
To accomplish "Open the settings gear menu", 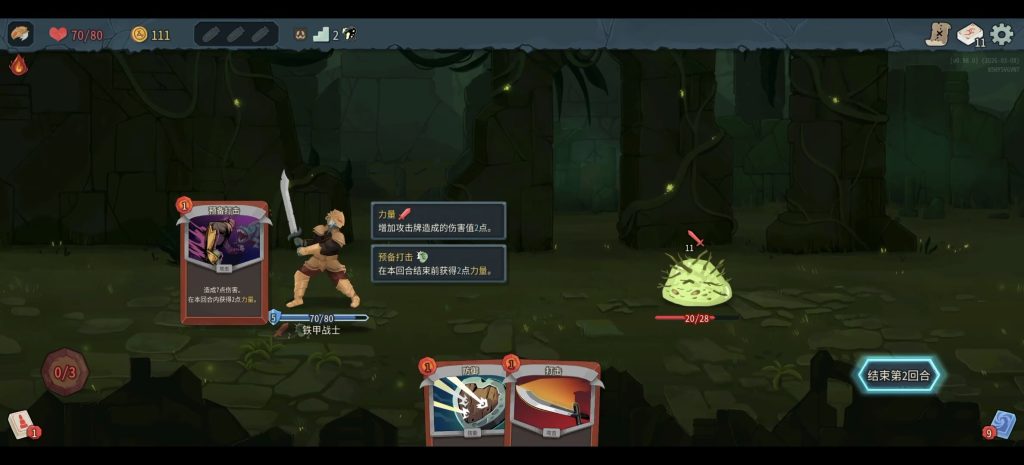I will pyautogui.click(x=1001, y=34).
